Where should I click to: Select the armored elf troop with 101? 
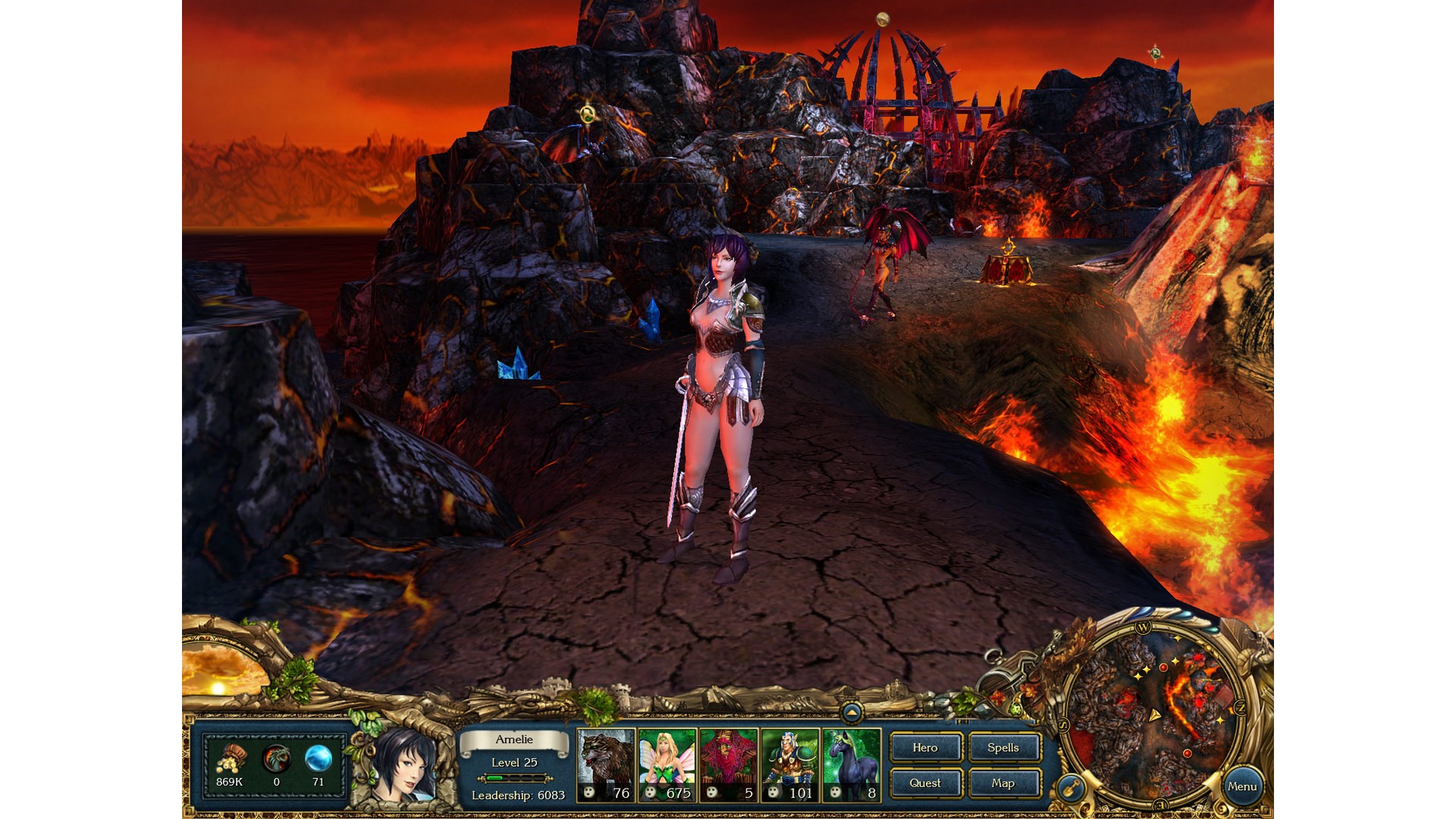coord(790,765)
